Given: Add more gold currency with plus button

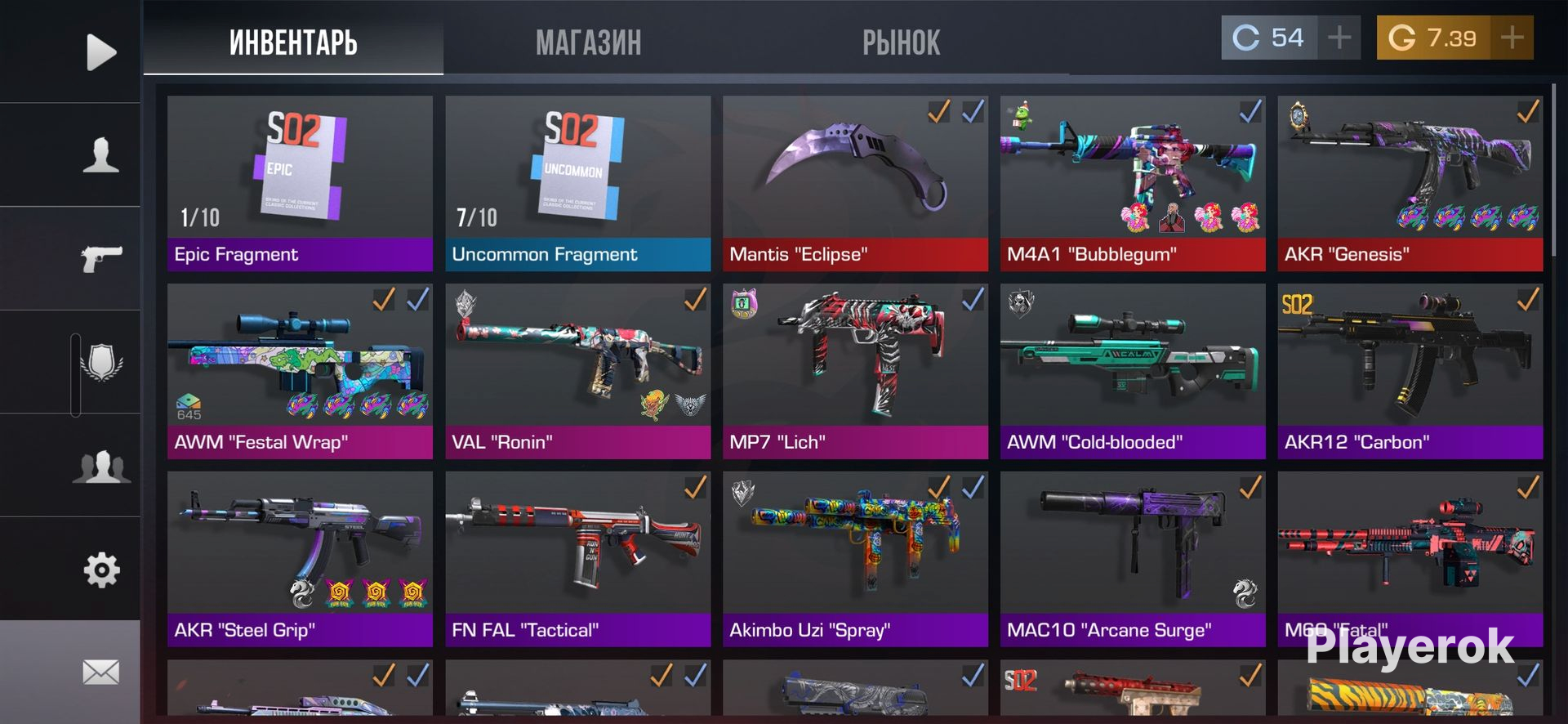Looking at the screenshot, I should (x=1512, y=38).
